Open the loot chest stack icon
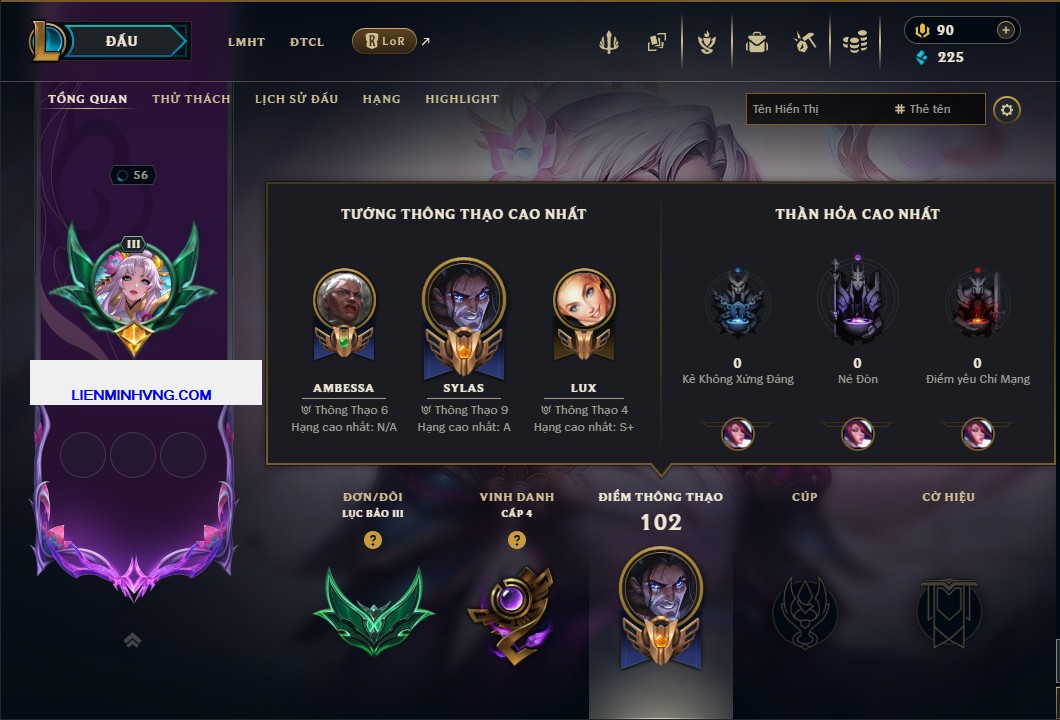The width and height of the screenshot is (1060, 720). (x=854, y=42)
